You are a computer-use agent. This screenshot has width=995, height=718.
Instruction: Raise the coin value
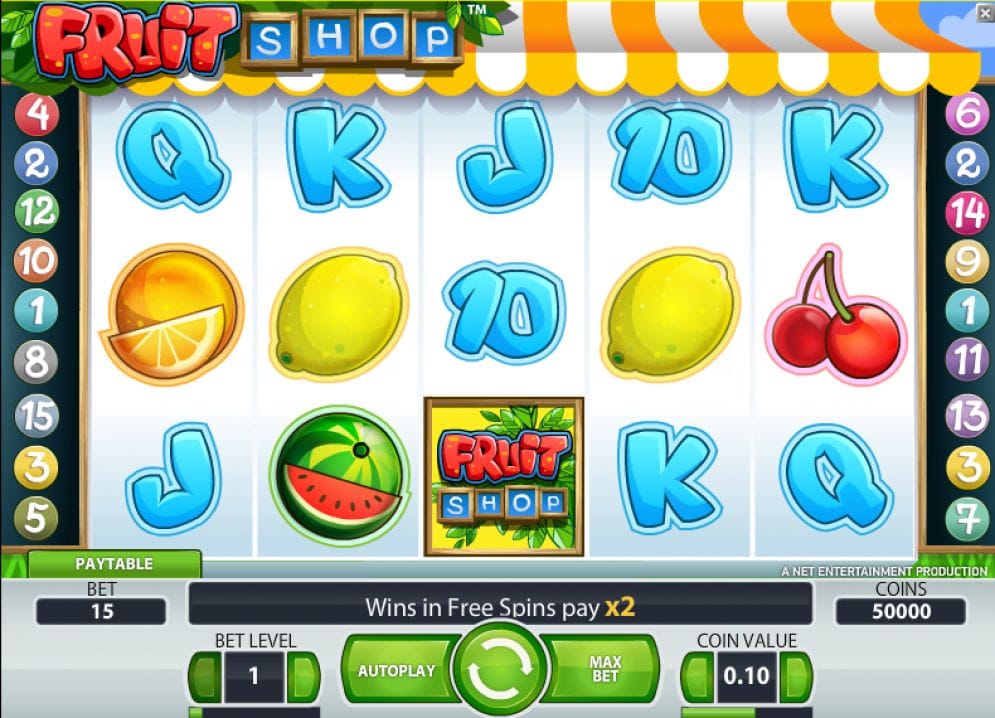pyautogui.click(x=796, y=677)
